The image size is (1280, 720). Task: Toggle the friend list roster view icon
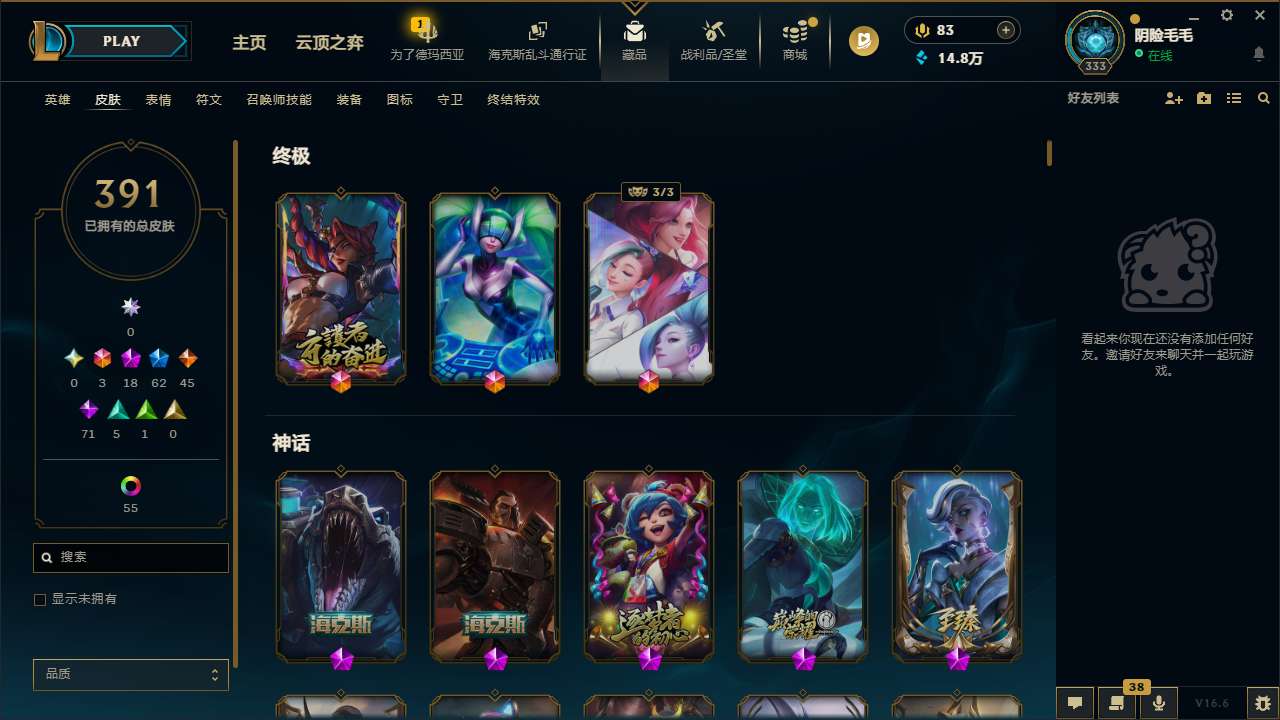[x=1233, y=98]
